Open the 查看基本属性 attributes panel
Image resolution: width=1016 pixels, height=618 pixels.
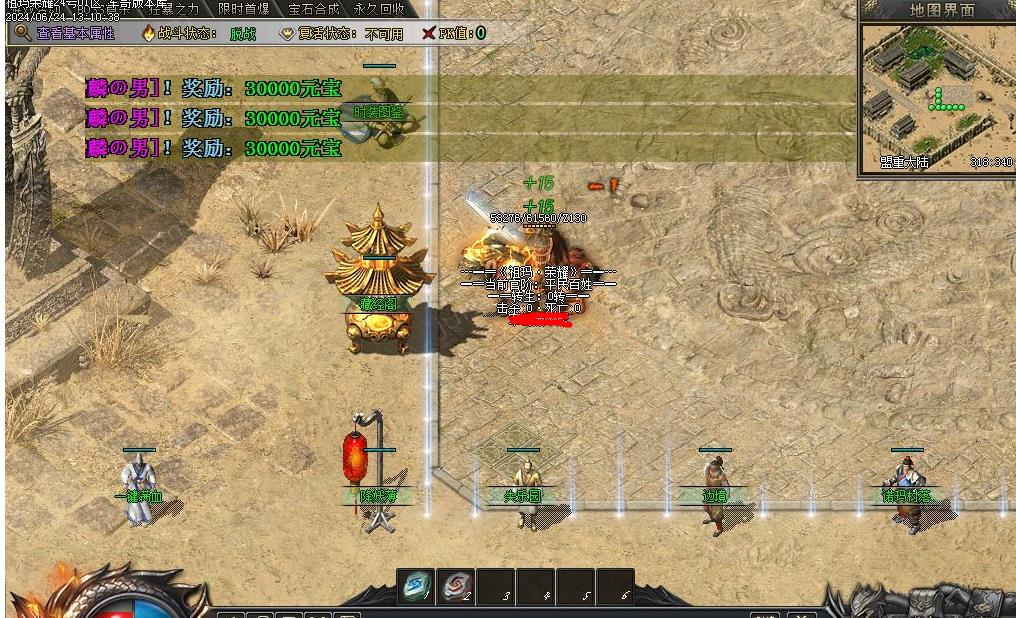coord(67,33)
